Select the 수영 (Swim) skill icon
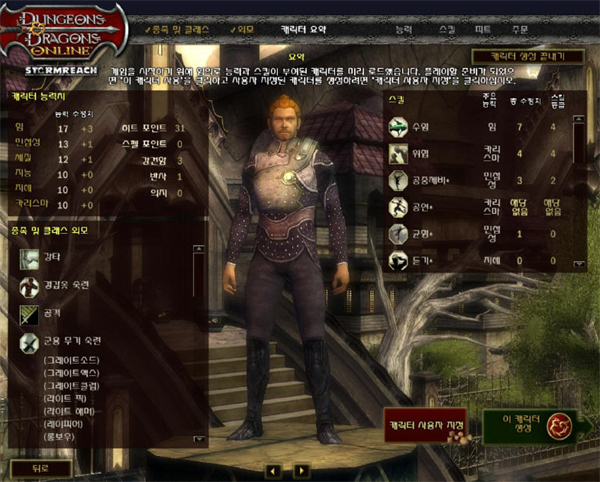600x482 pixels. point(399,126)
